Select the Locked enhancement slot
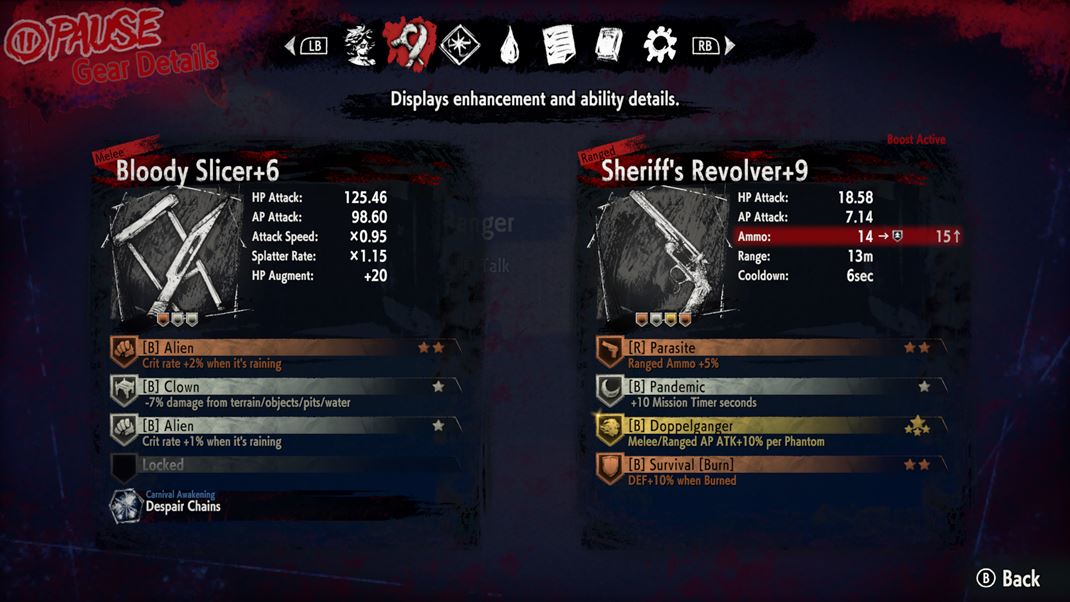Image resolution: width=1070 pixels, height=602 pixels. point(284,466)
